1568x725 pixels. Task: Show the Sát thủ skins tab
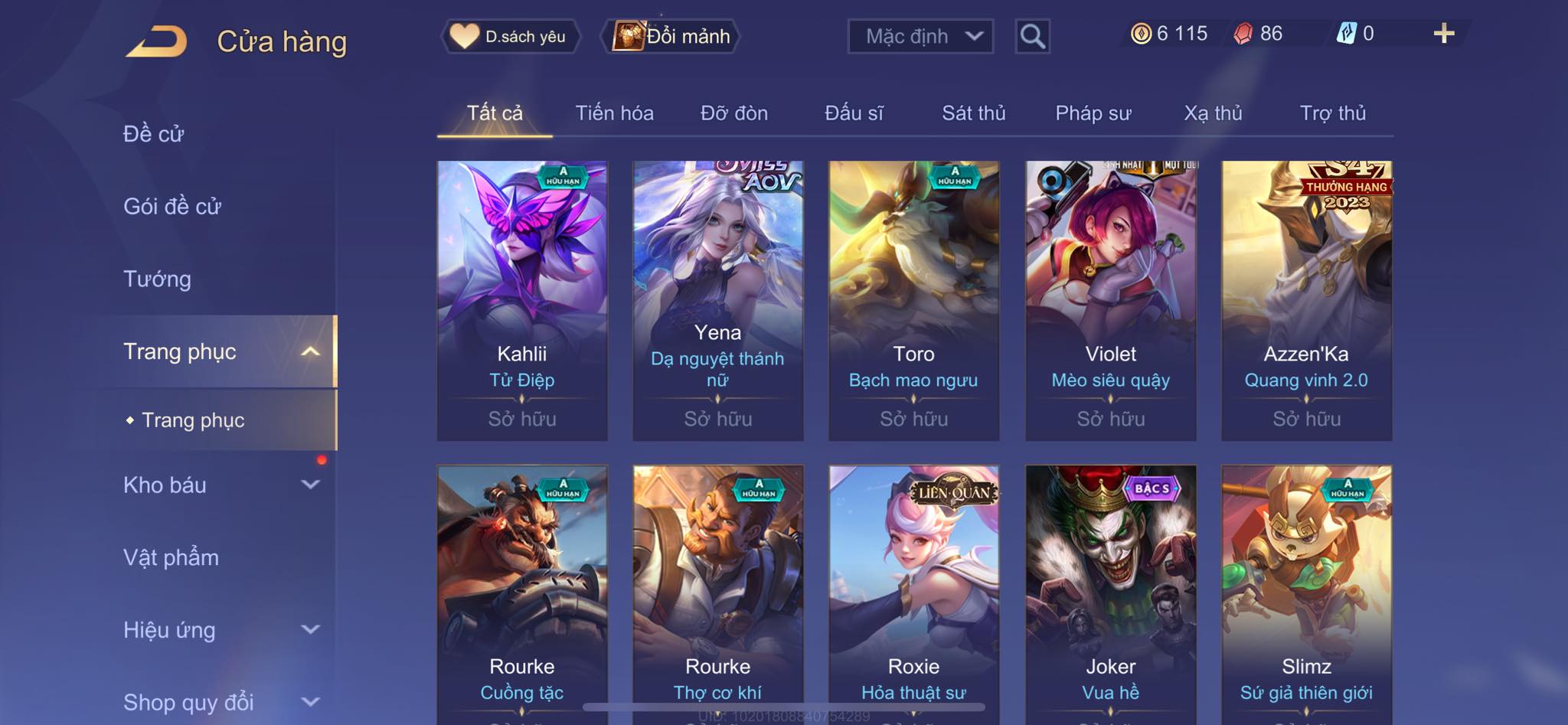(x=973, y=113)
